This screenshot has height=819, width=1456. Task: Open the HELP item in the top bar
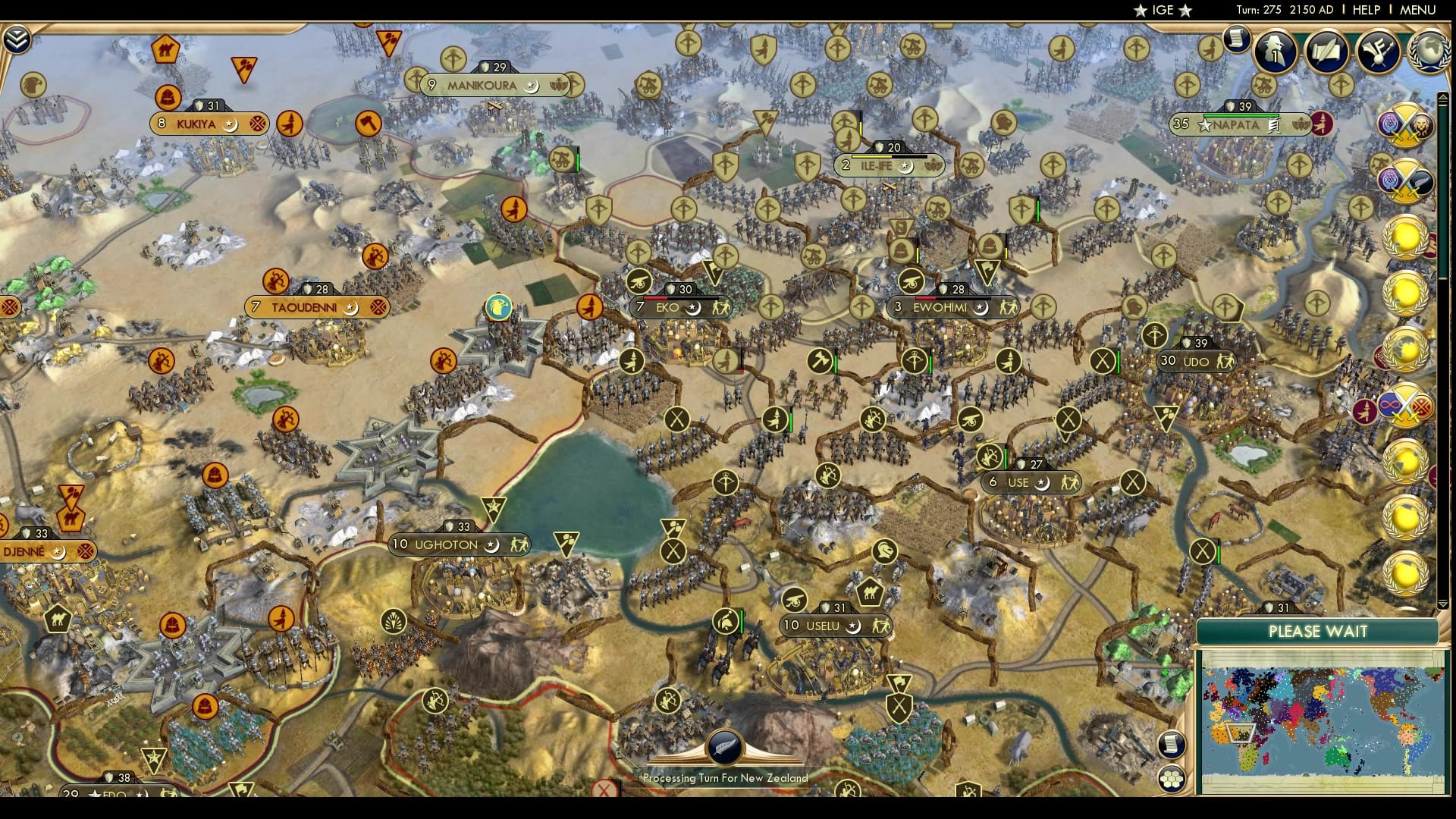1364,10
